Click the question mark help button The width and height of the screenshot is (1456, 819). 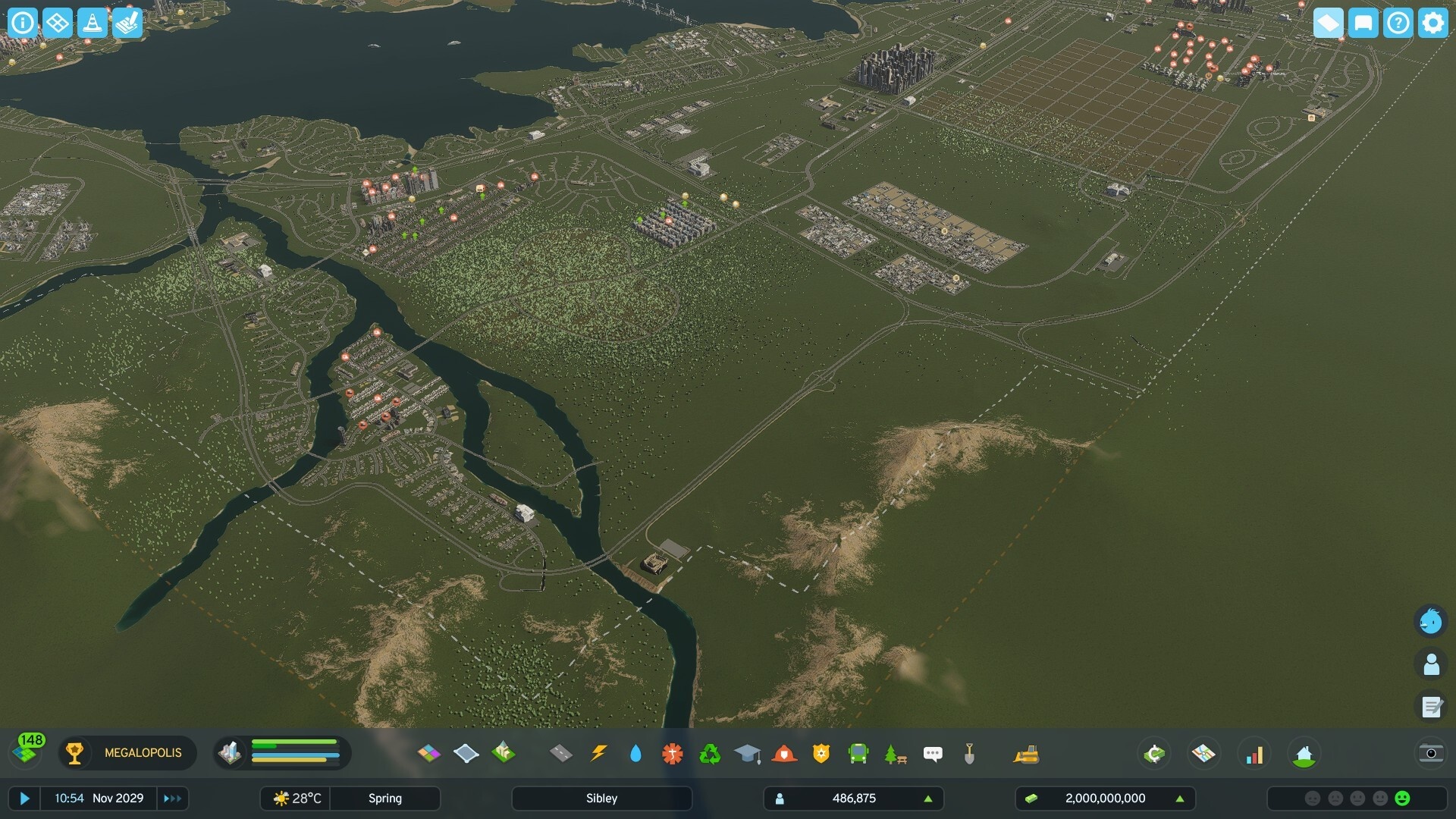point(1398,23)
